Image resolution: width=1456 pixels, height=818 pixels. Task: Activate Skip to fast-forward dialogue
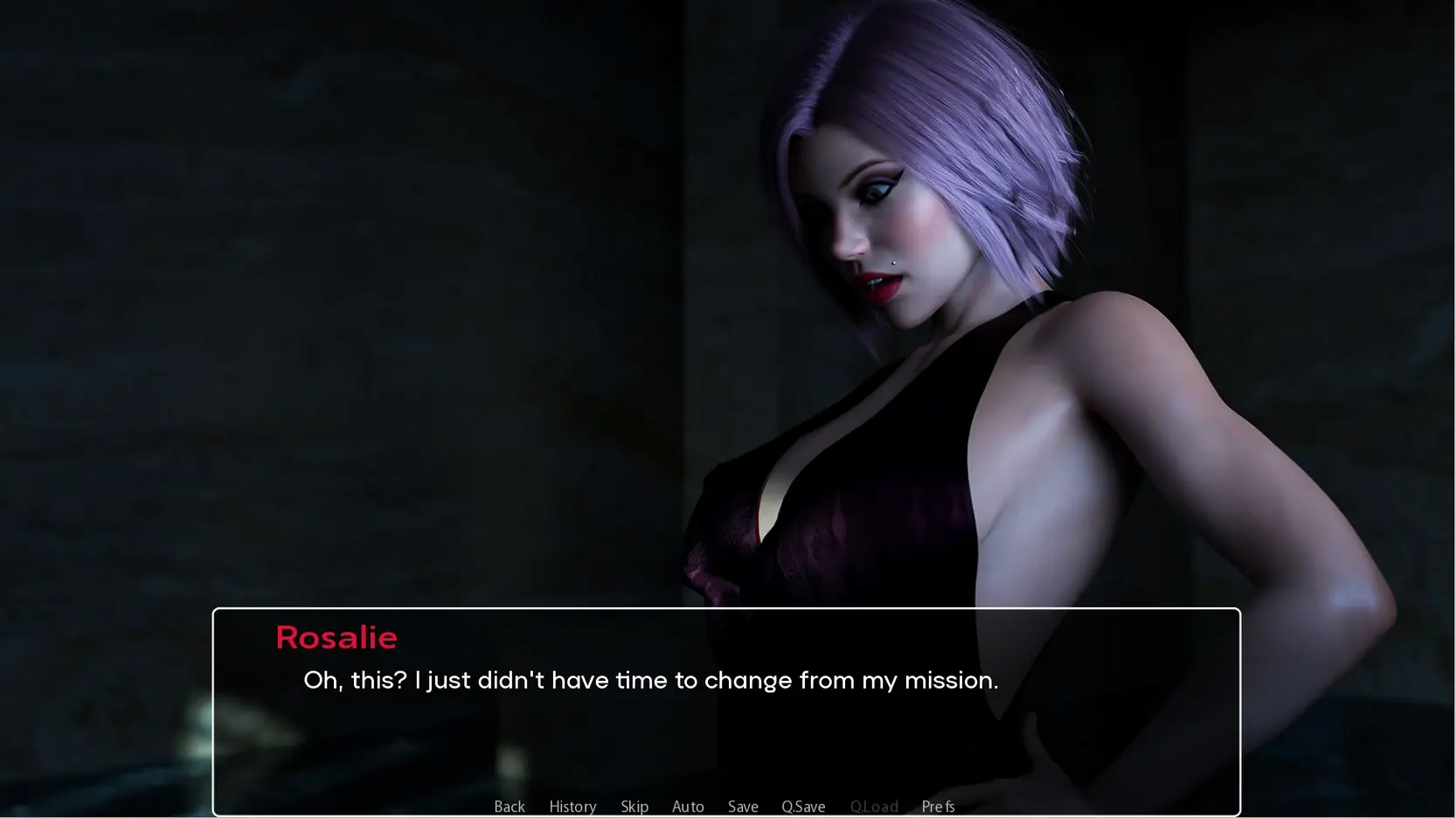[x=634, y=806]
